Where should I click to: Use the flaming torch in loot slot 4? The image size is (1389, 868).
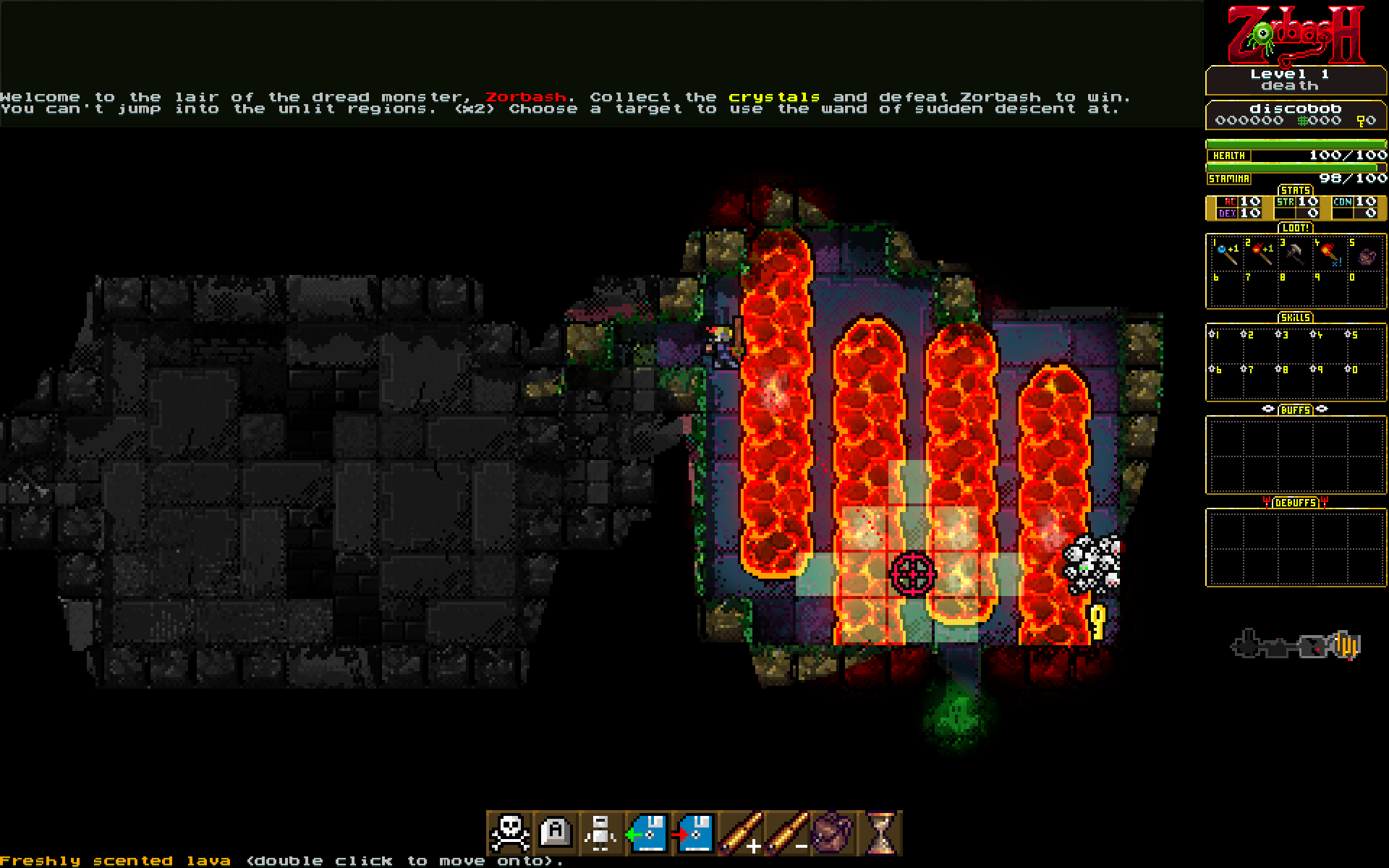point(1330,254)
